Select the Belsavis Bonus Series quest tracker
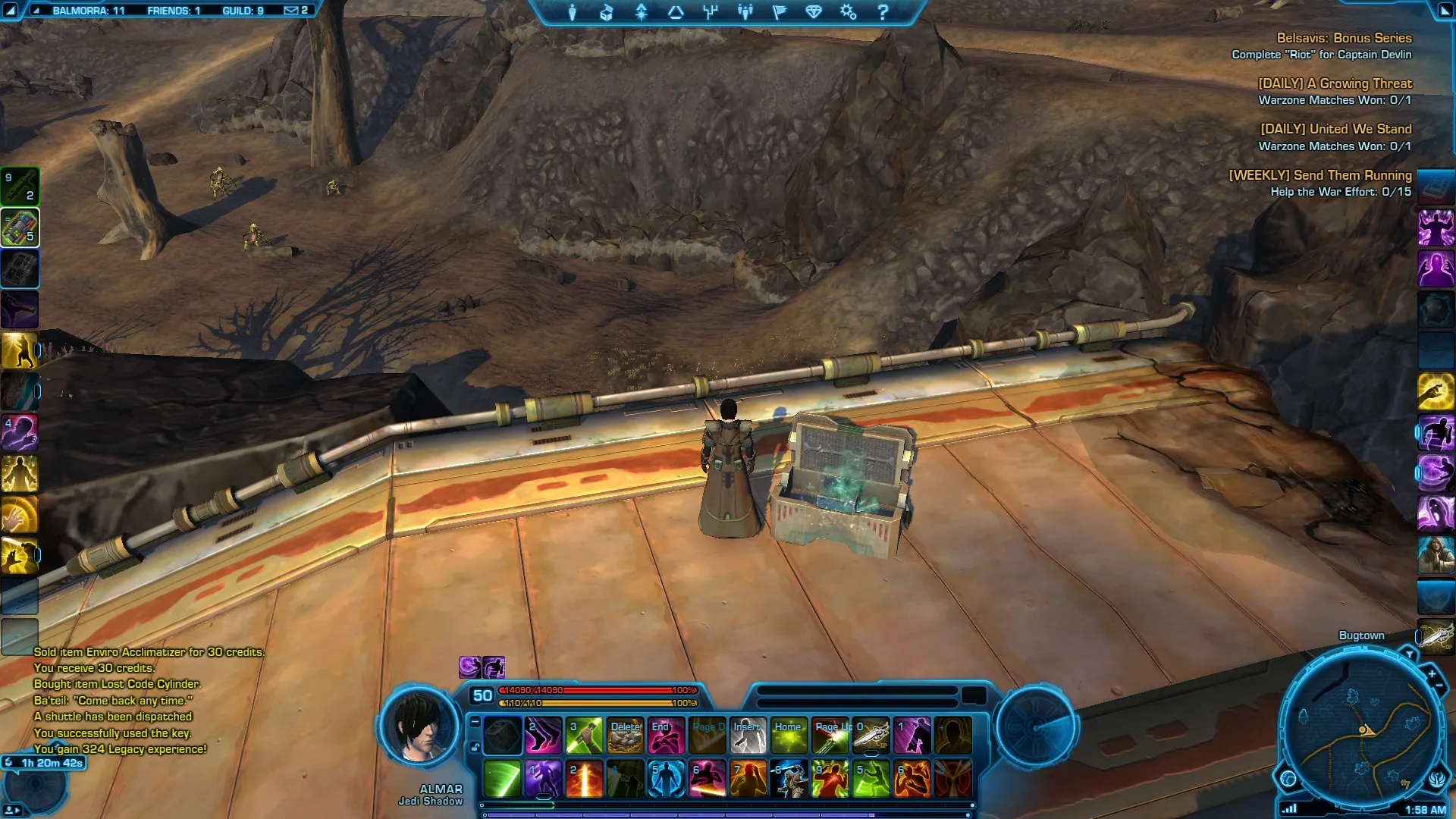1456x819 pixels. pos(1344,38)
